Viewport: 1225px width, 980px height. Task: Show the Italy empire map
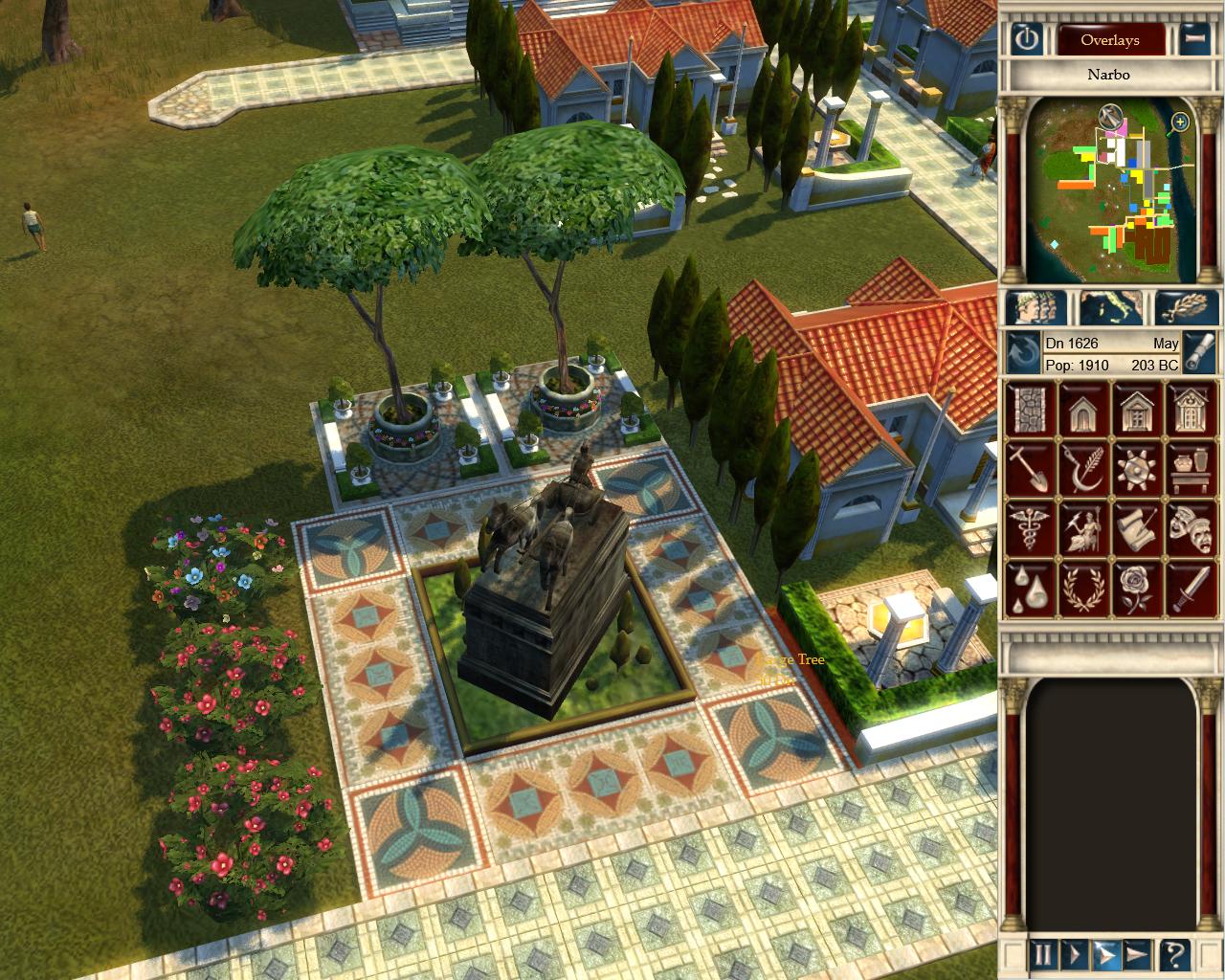1110,307
